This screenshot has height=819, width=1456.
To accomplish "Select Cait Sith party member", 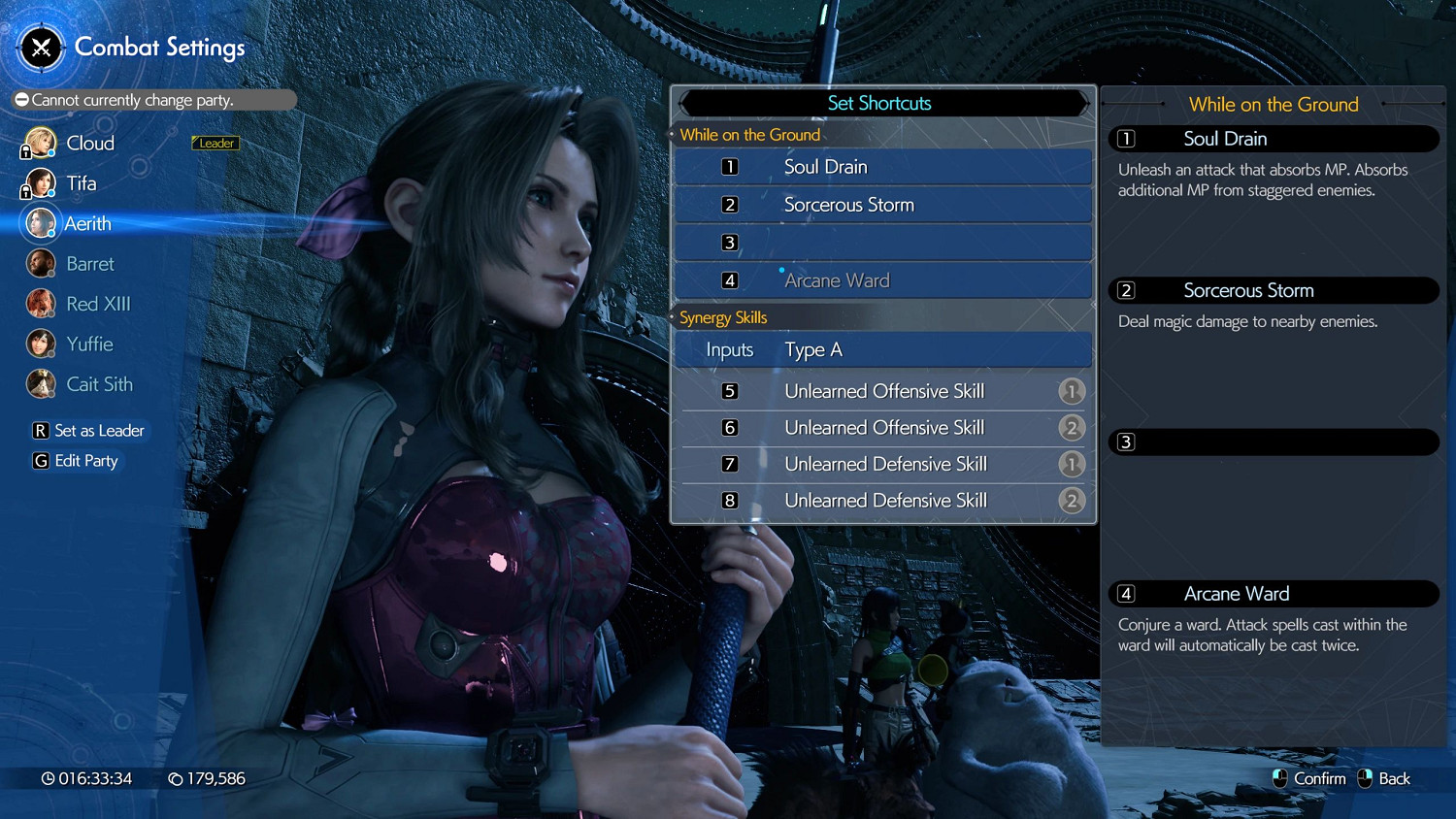I will [x=99, y=385].
